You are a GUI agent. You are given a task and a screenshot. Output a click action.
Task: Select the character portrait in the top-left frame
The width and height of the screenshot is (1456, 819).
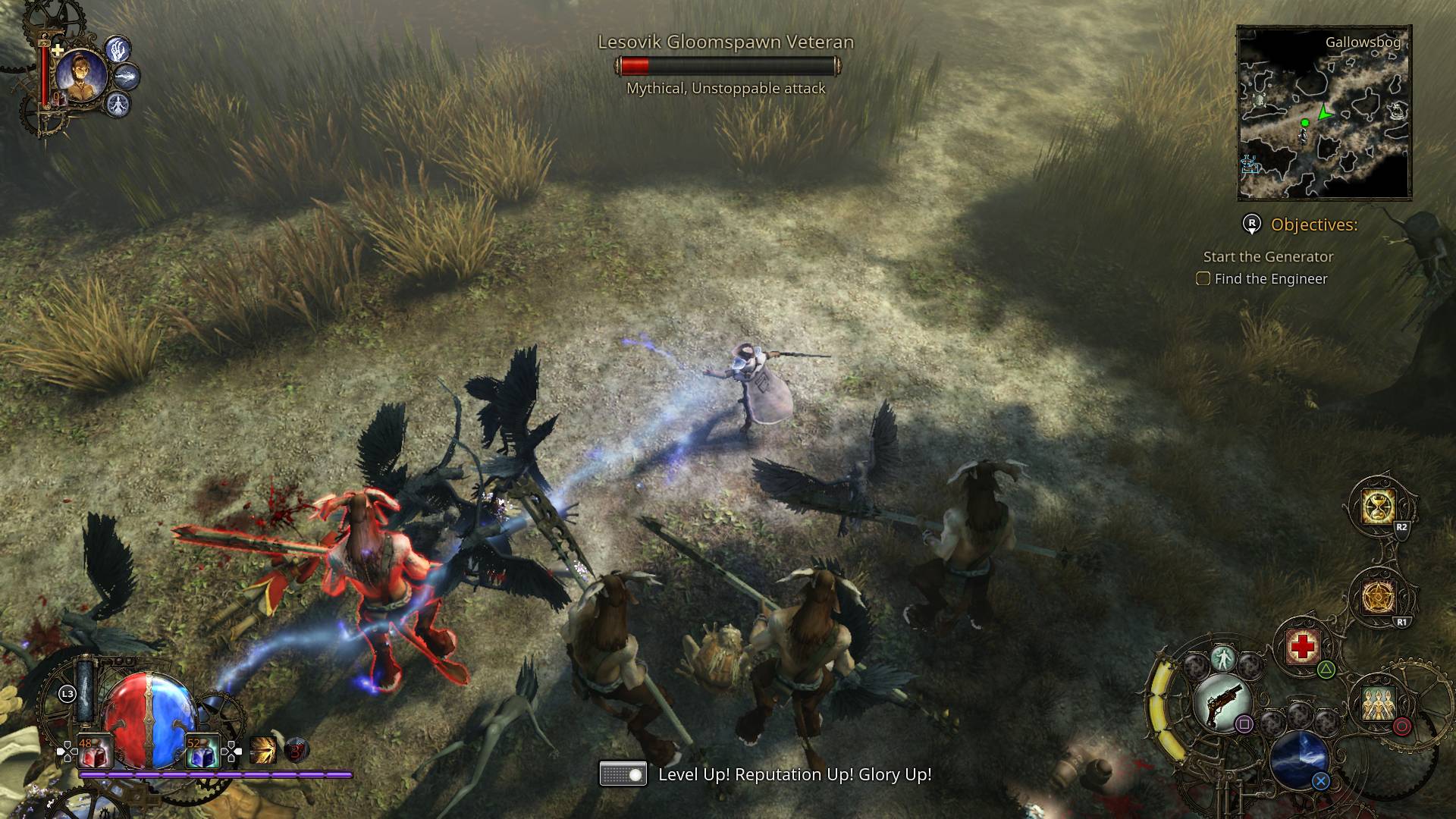[80, 72]
